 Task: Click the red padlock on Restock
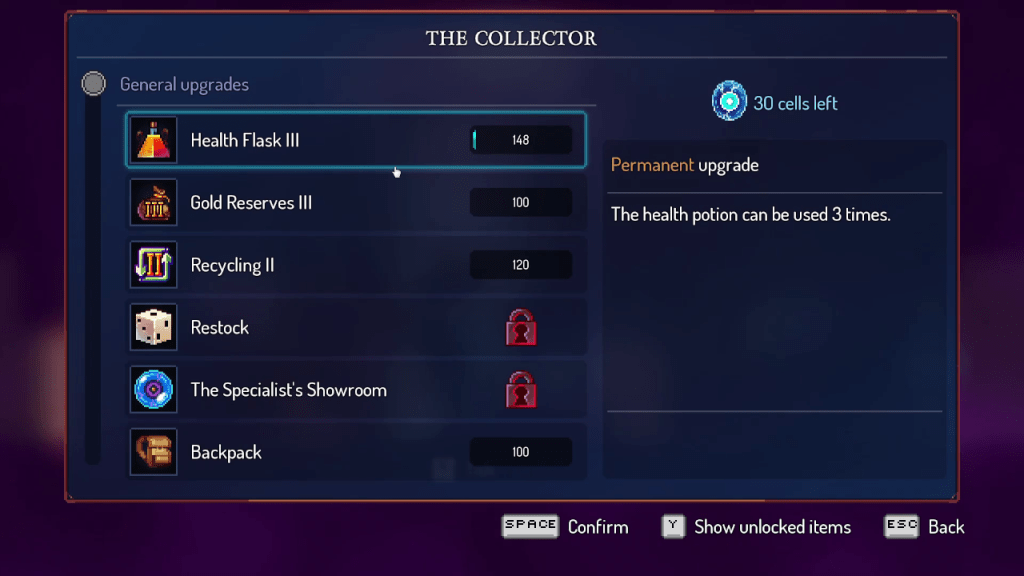pos(521,328)
